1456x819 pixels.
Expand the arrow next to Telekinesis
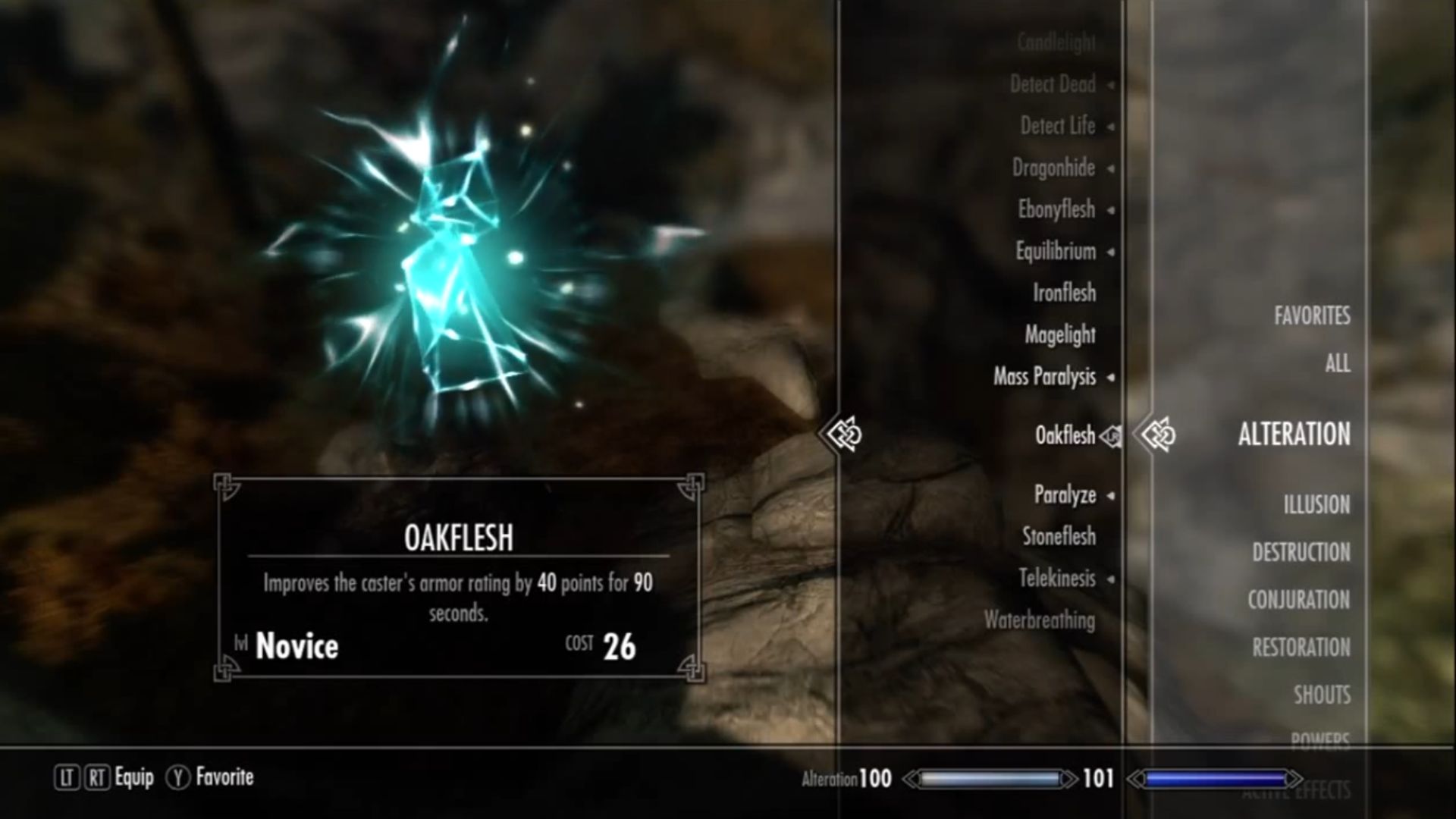1111,579
